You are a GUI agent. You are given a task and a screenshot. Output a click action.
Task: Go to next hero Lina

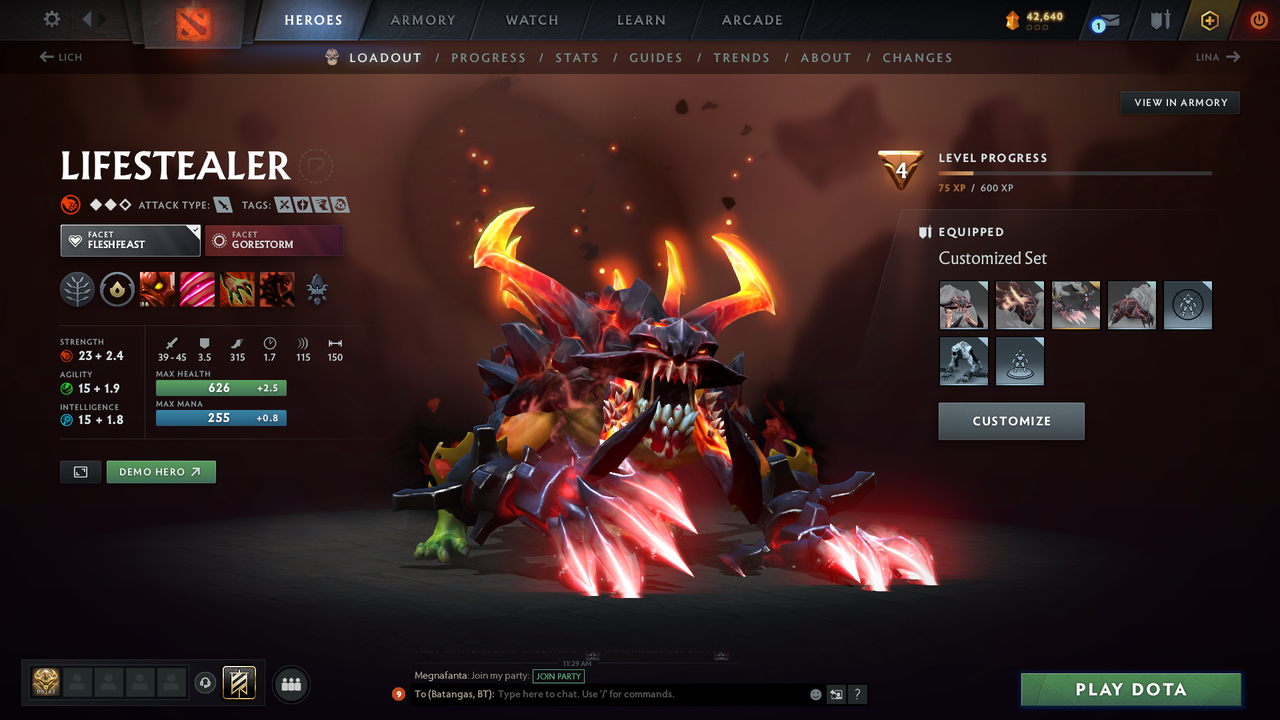tap(1218, 57)
